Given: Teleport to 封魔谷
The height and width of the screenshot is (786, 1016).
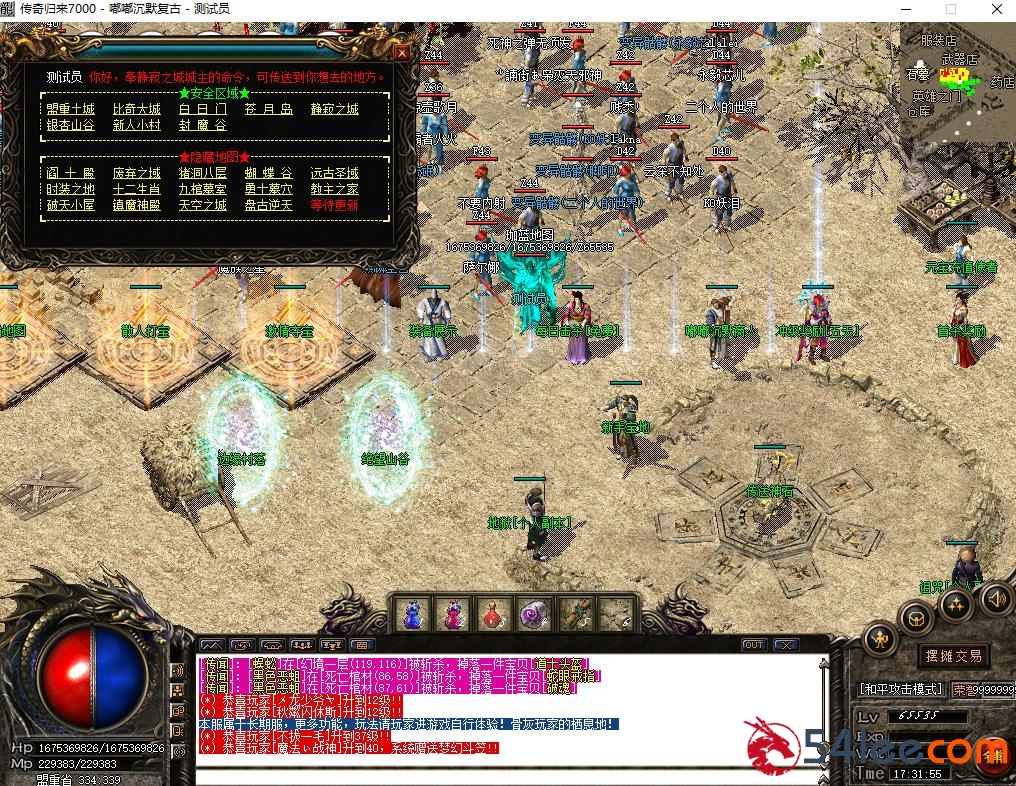Looking at the screenshot, I should coord(203,125).
